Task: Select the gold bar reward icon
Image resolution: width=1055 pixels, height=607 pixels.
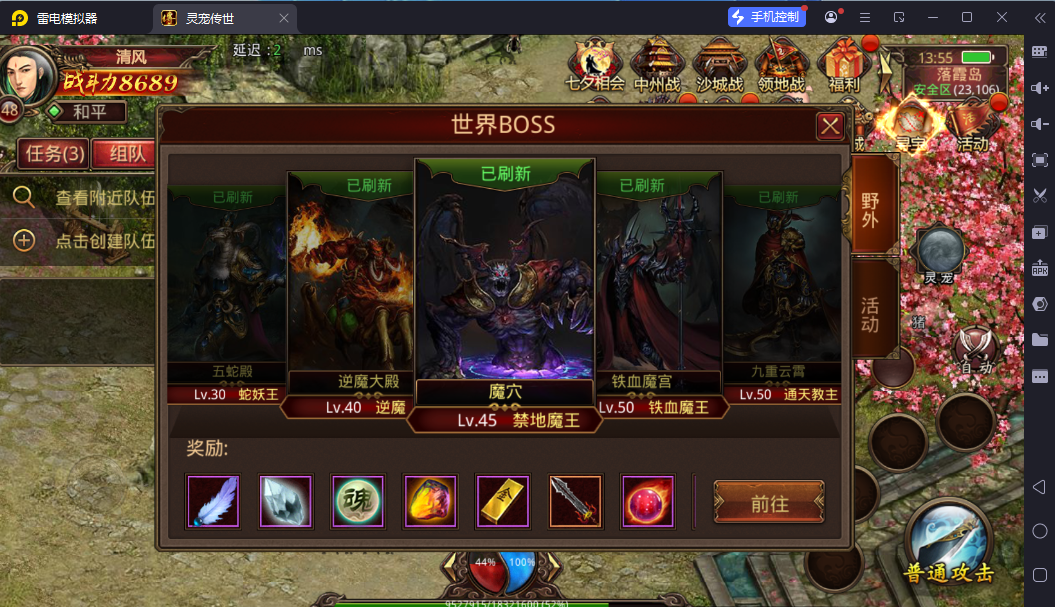Action: (x=502, y=501)
